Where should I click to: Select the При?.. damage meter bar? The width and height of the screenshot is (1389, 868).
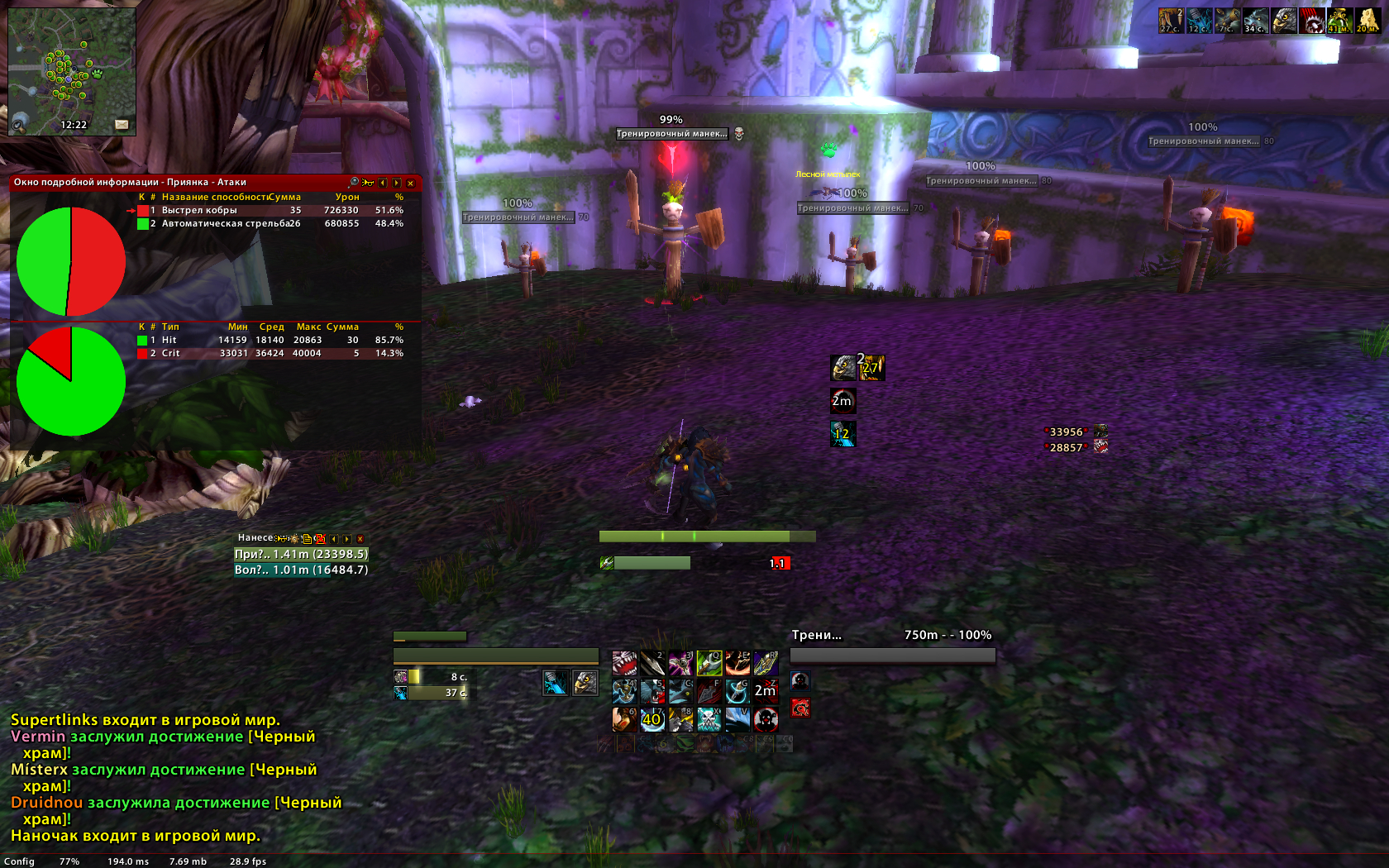click(301, 555)
